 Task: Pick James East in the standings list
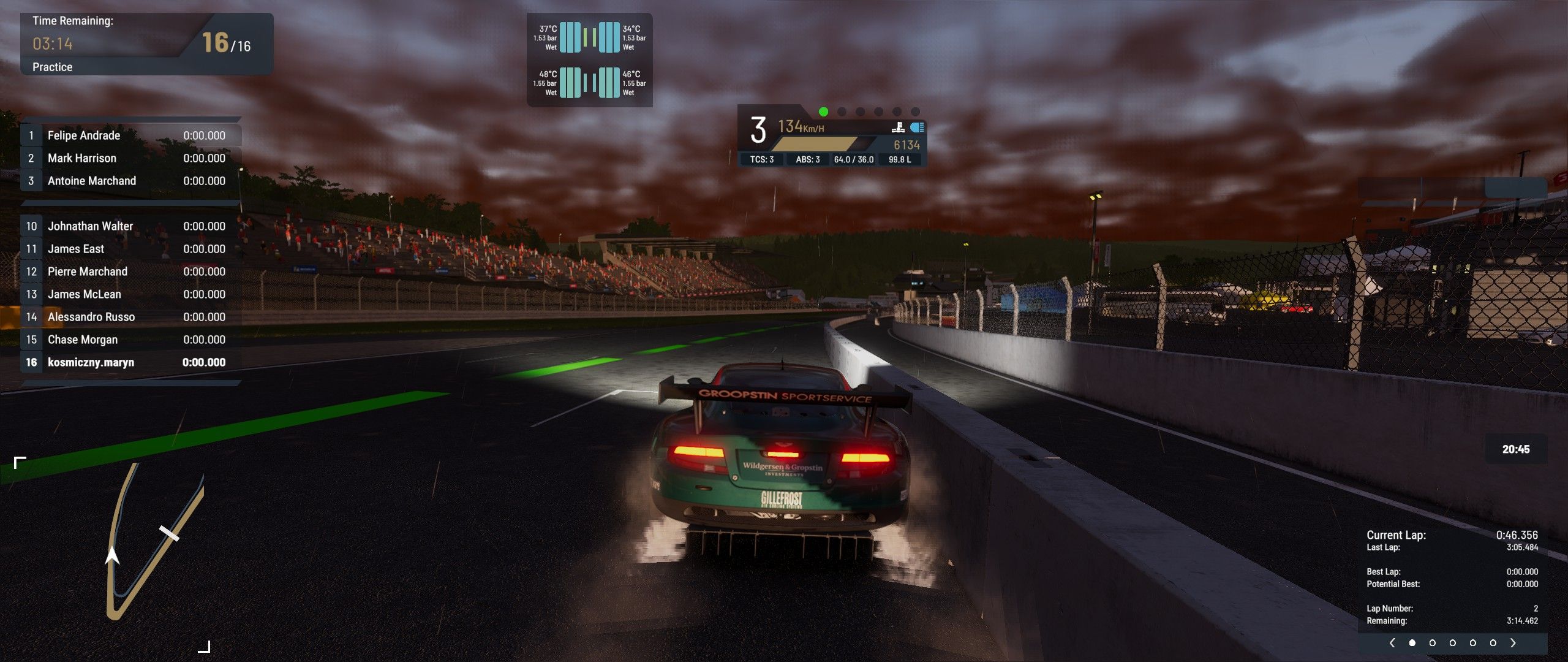(x=131, y=249)
